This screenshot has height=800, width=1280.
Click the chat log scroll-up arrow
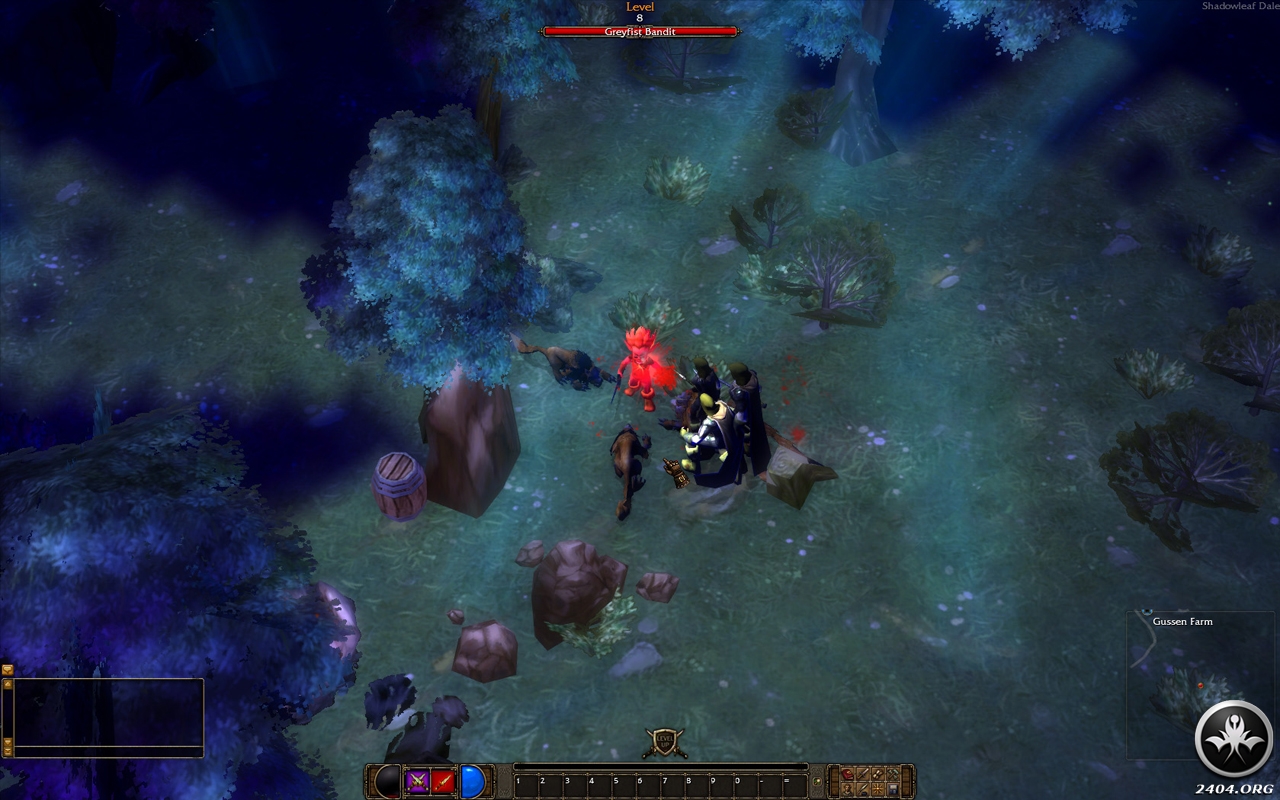[8, 684]
